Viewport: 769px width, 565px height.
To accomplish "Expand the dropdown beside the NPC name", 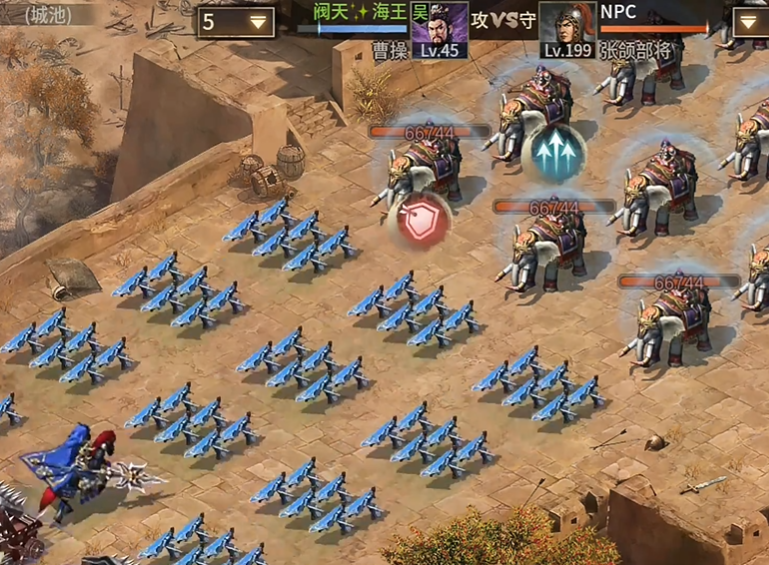I will 752,21.
